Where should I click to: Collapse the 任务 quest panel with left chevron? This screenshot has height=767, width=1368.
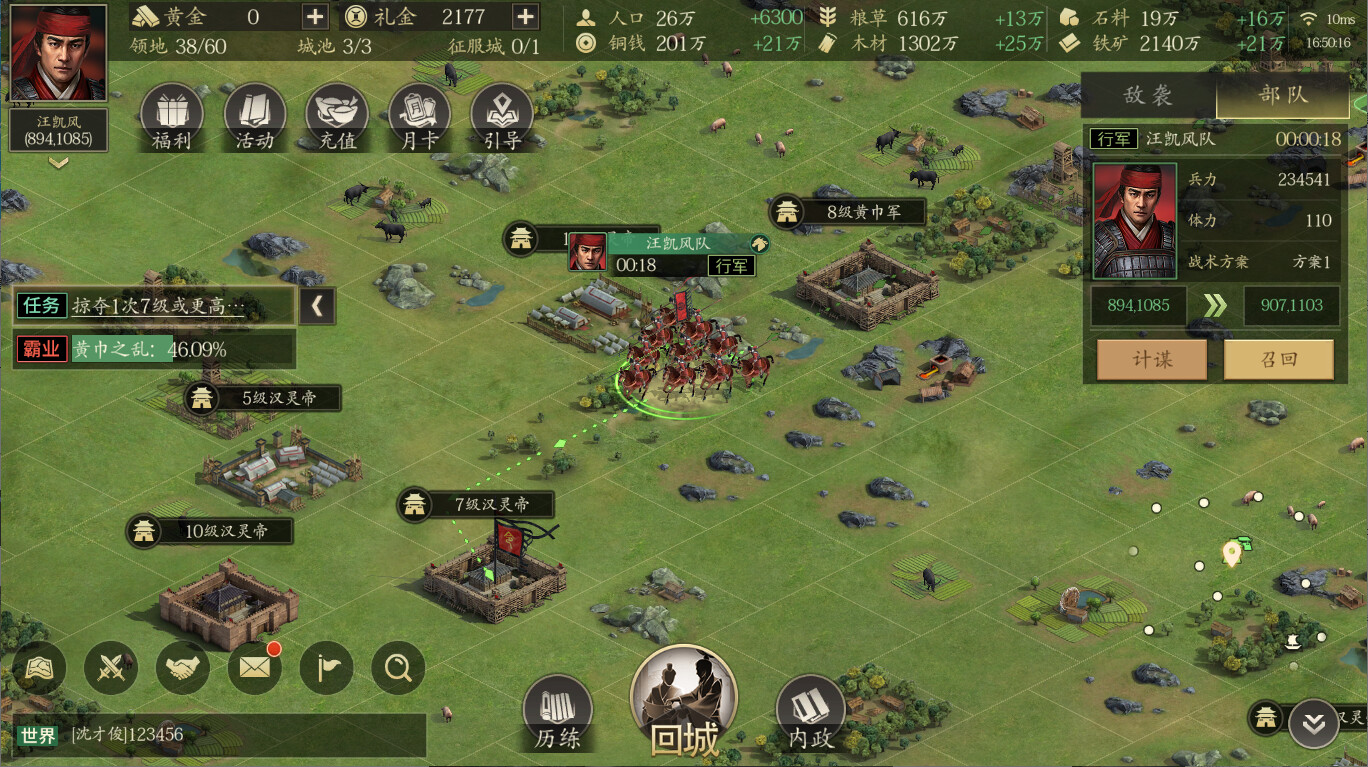pos(317,306)
